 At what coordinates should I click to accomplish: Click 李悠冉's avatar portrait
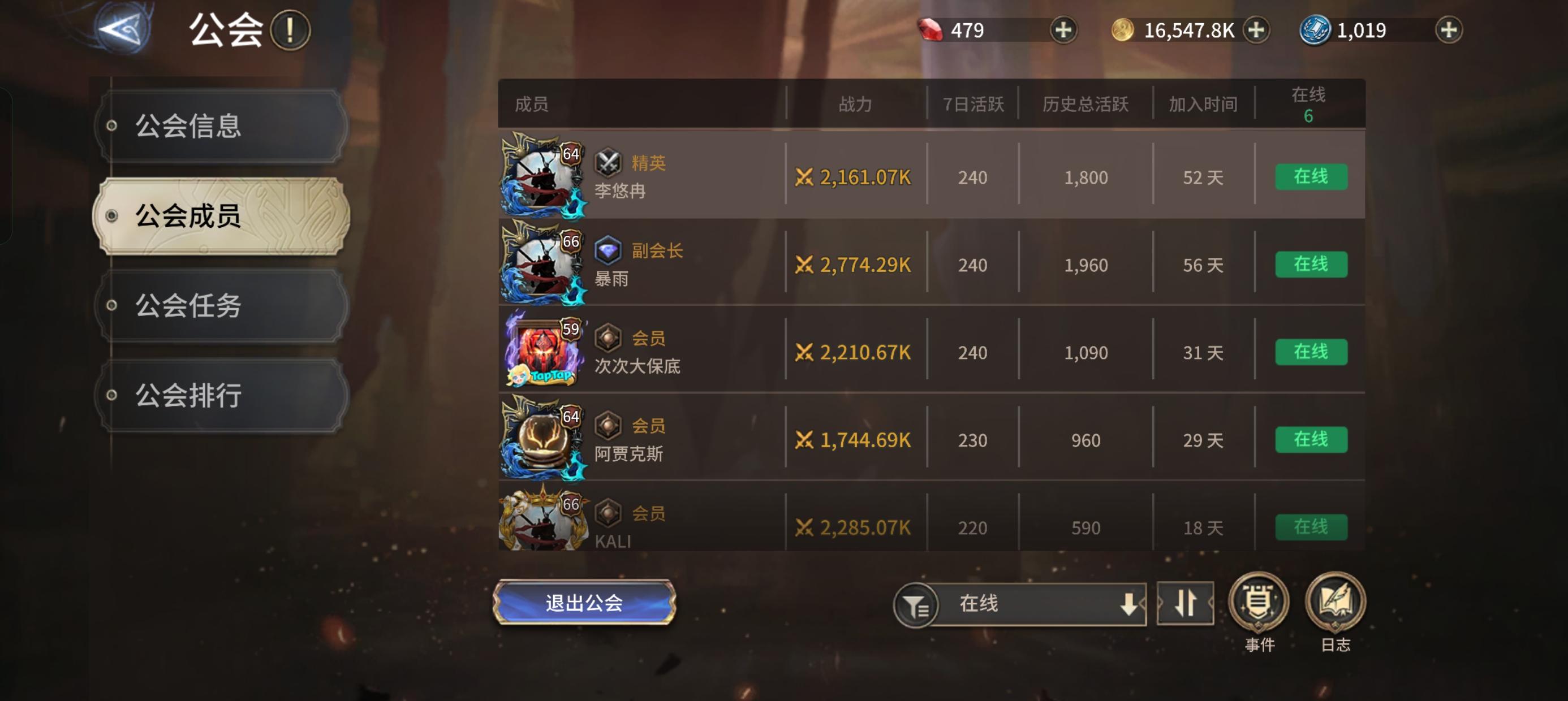pos(541,176)
